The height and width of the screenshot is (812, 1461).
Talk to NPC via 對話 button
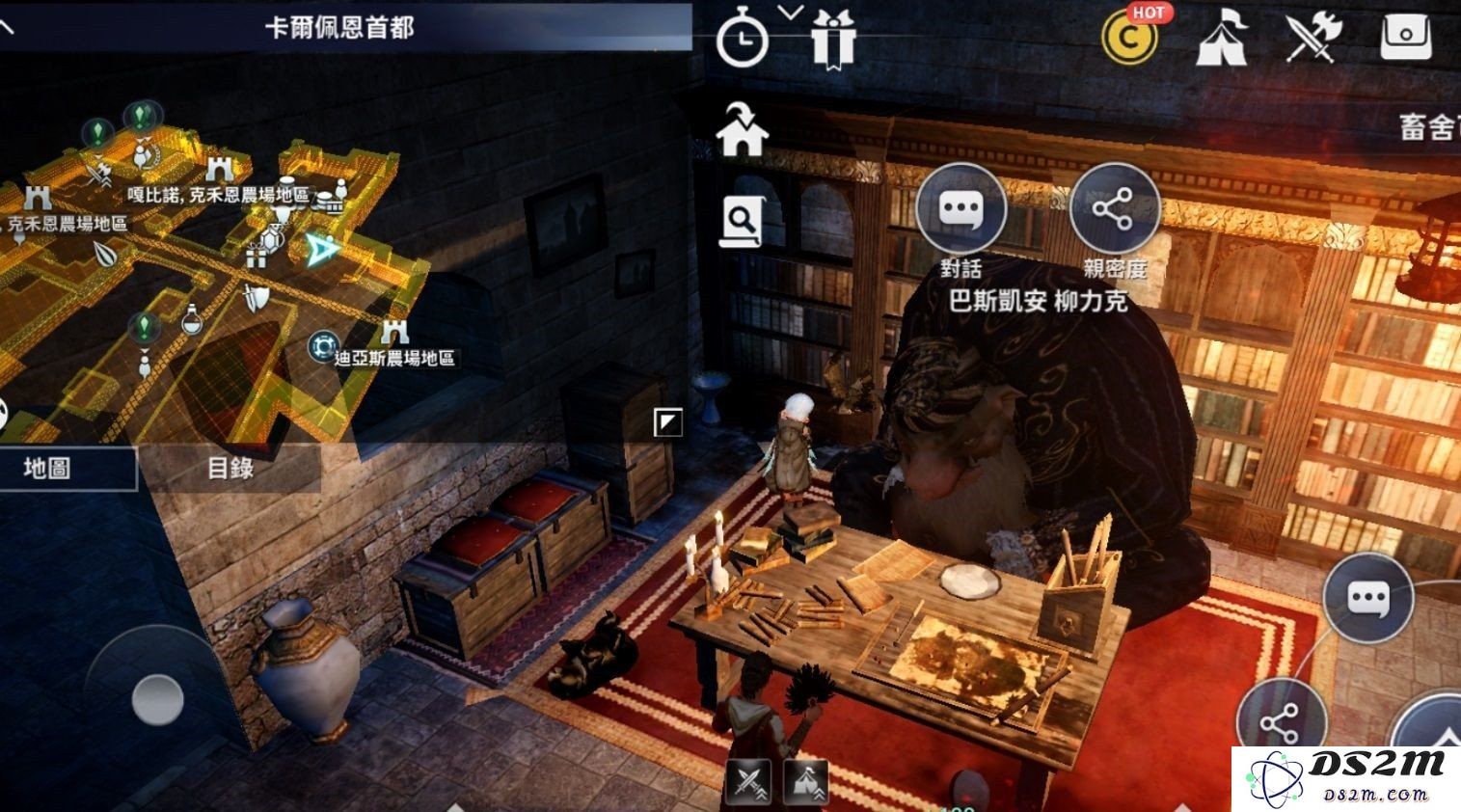(x=960, y=210)
